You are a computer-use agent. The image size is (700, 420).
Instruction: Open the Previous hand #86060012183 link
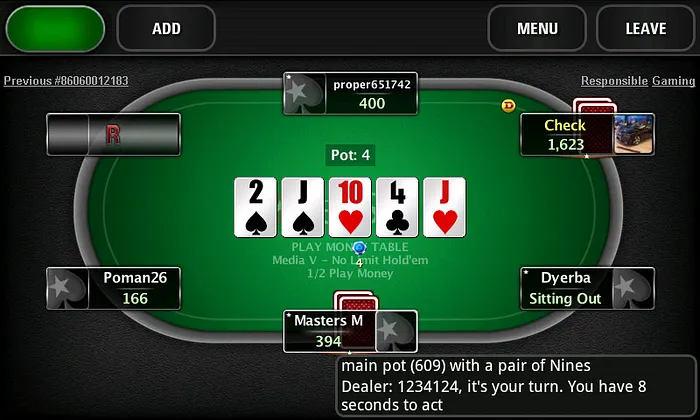pyautogui.click(x=66, y=81)
